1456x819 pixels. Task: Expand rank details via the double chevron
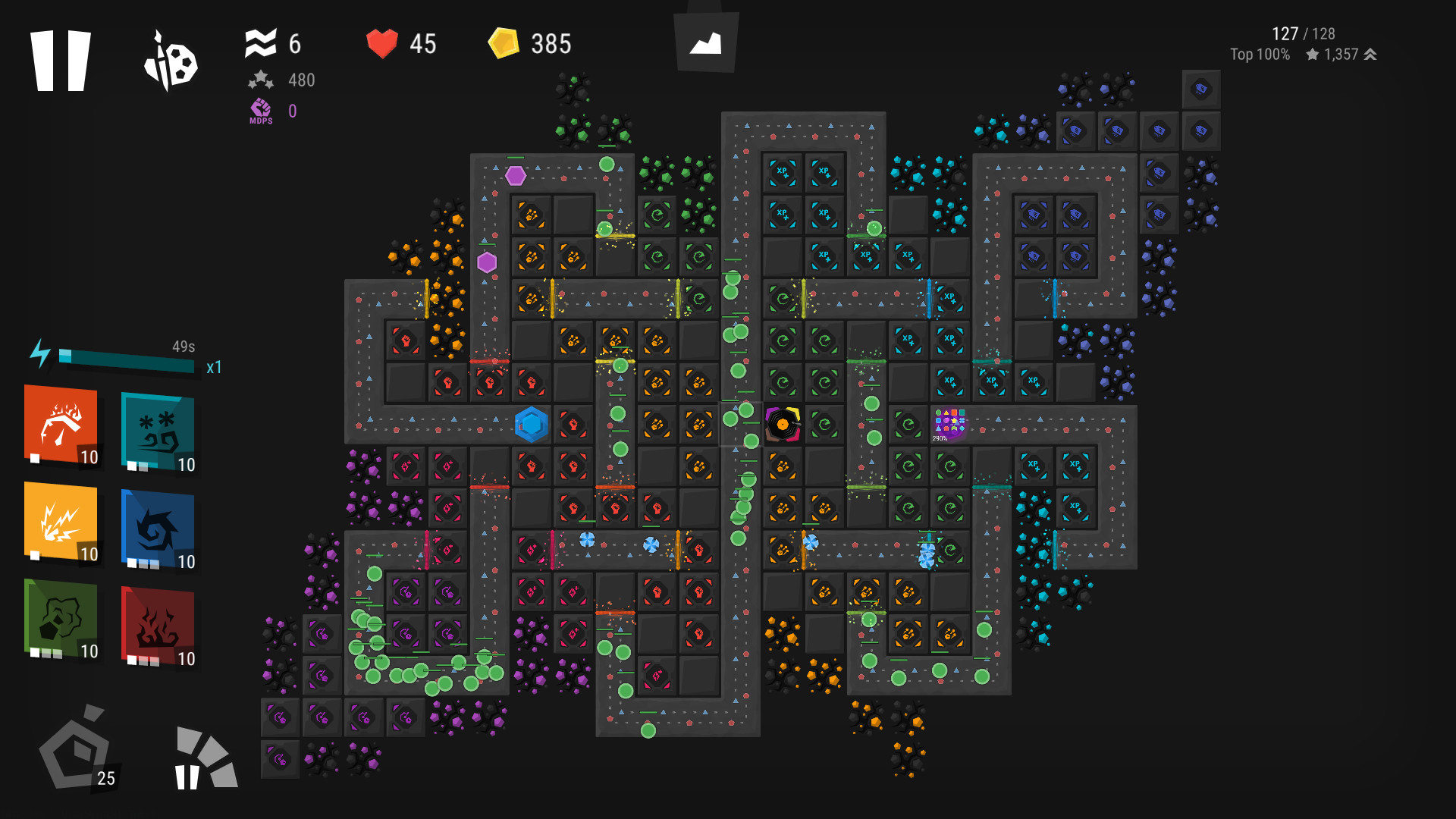click(x=1370, y=54)
